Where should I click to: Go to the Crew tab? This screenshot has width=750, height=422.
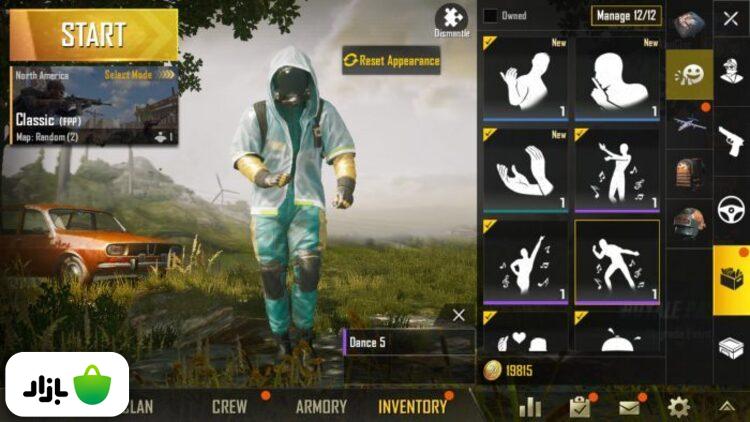(x=229, y=407)
